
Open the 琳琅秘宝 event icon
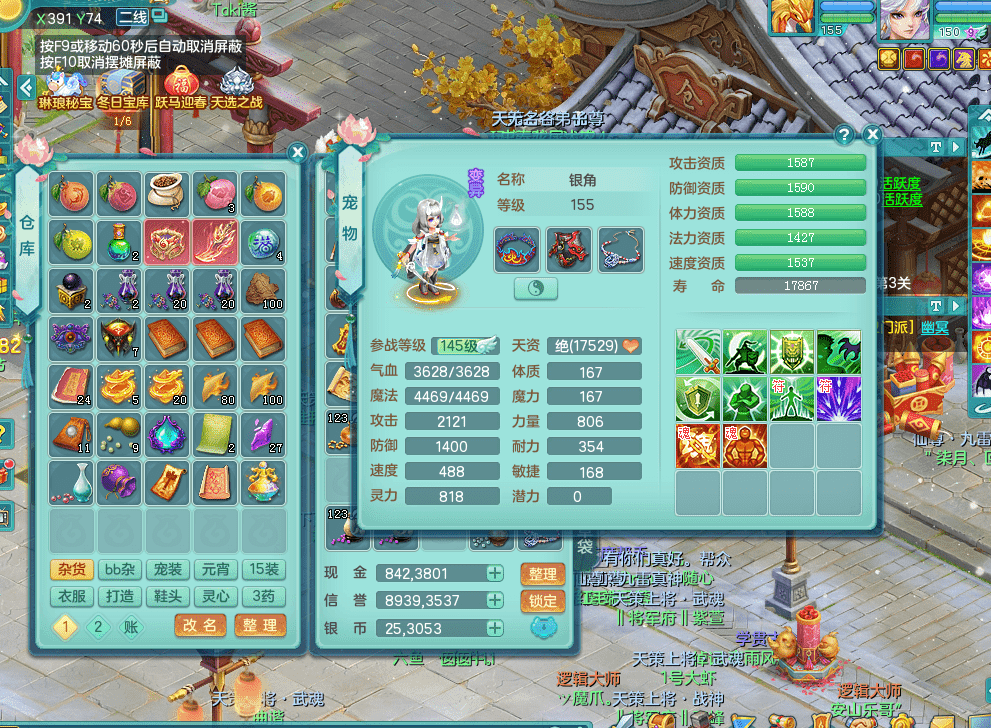coord(68,84)
